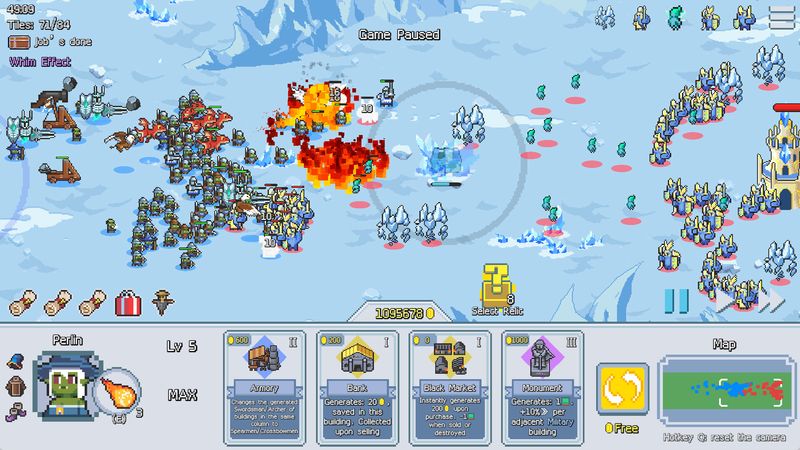The image size is (800, 450).
Task: Inspect the brown armor equipment
Action: coord(15,386)
